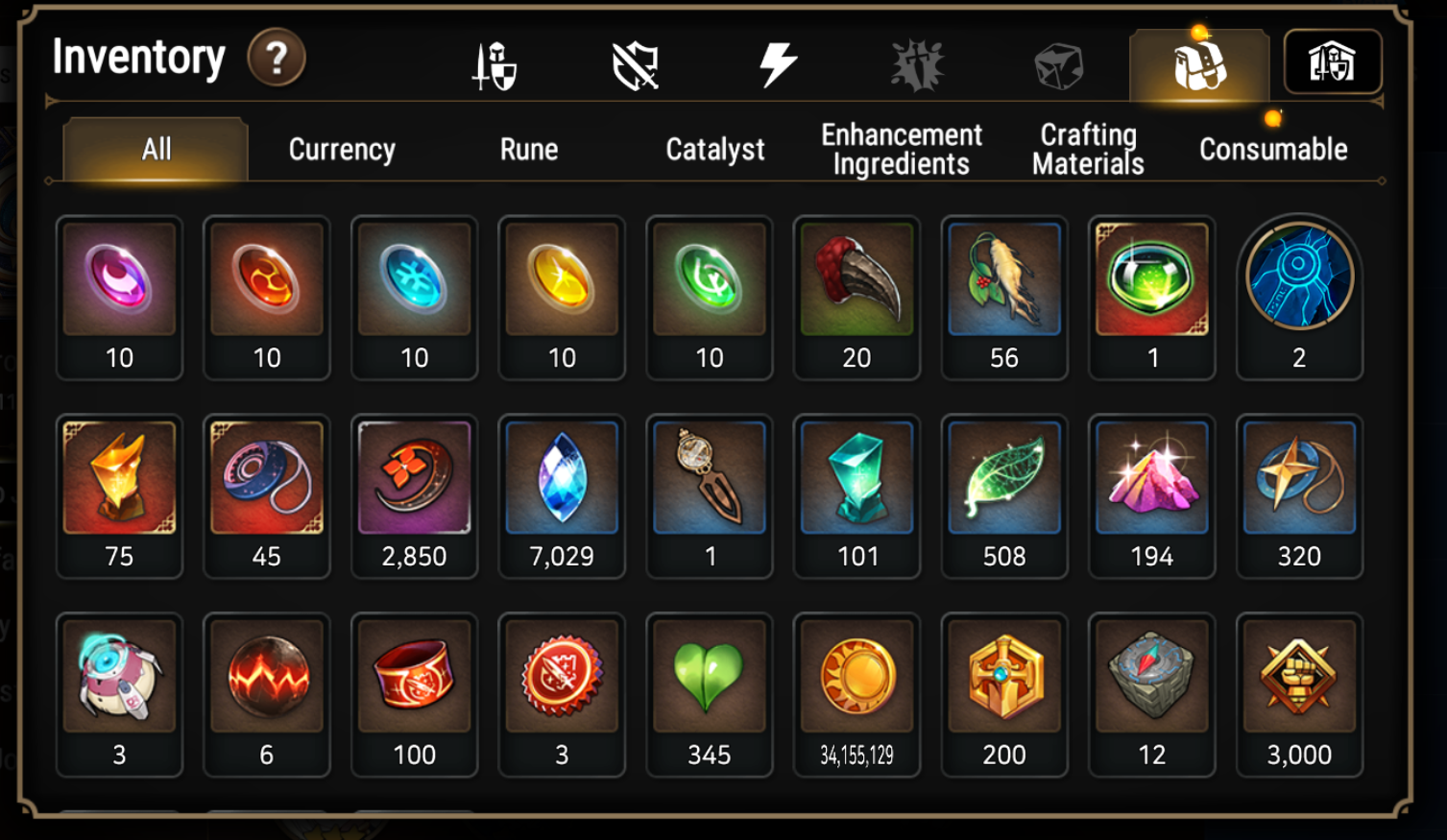The width and height of the screenshot is (1447, 840).
Task: Select the Enhancement Ingredients tab
Action: click(902, 149)
